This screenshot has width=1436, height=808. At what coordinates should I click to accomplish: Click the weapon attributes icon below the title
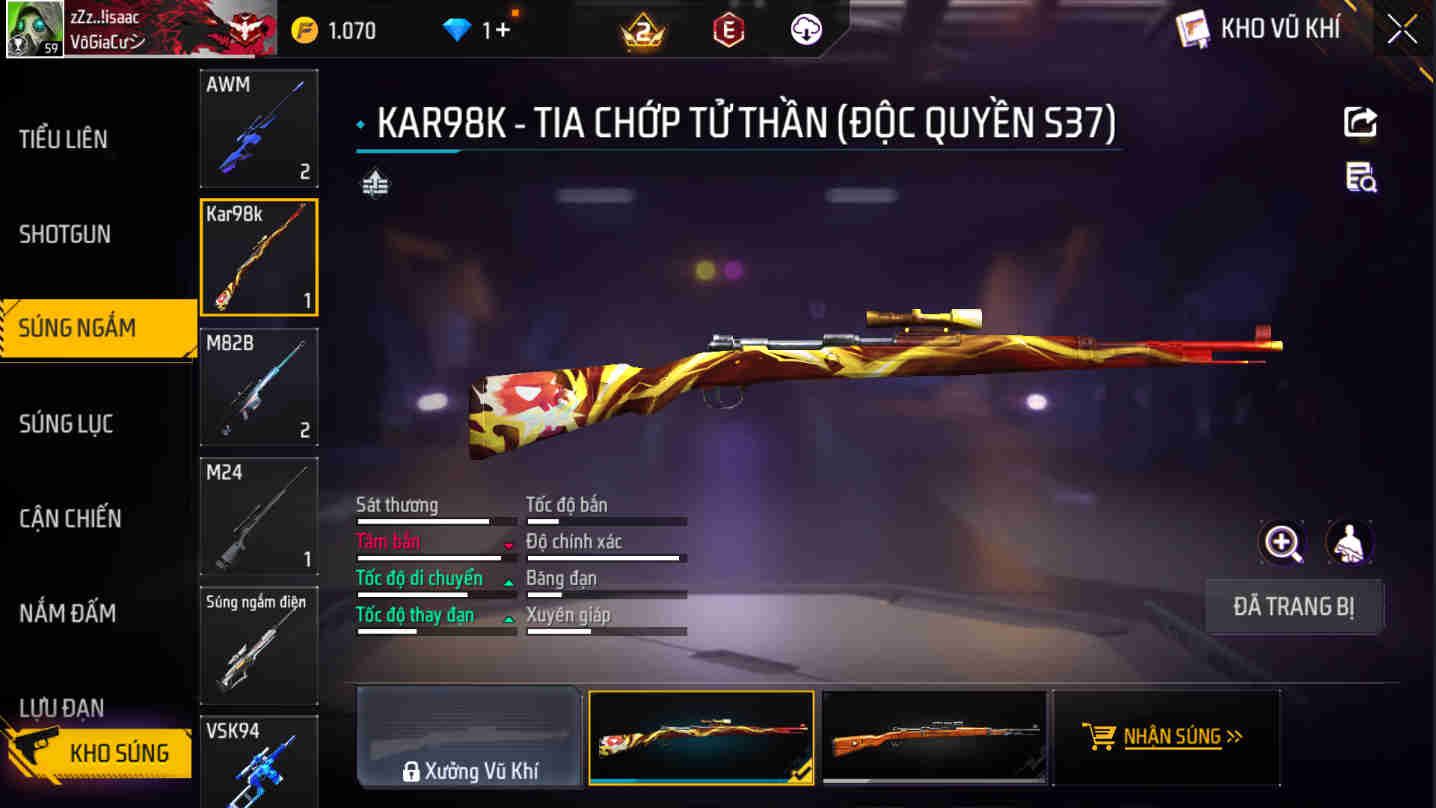[x=375, y=184]
